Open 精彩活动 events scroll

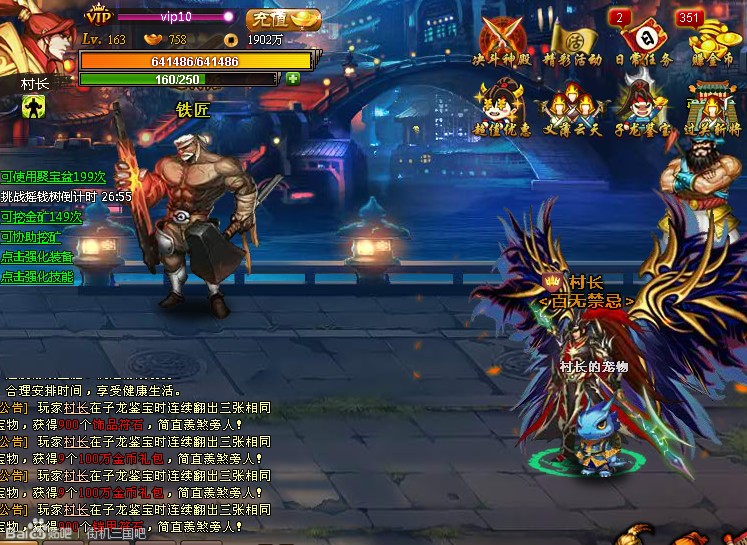573,42
